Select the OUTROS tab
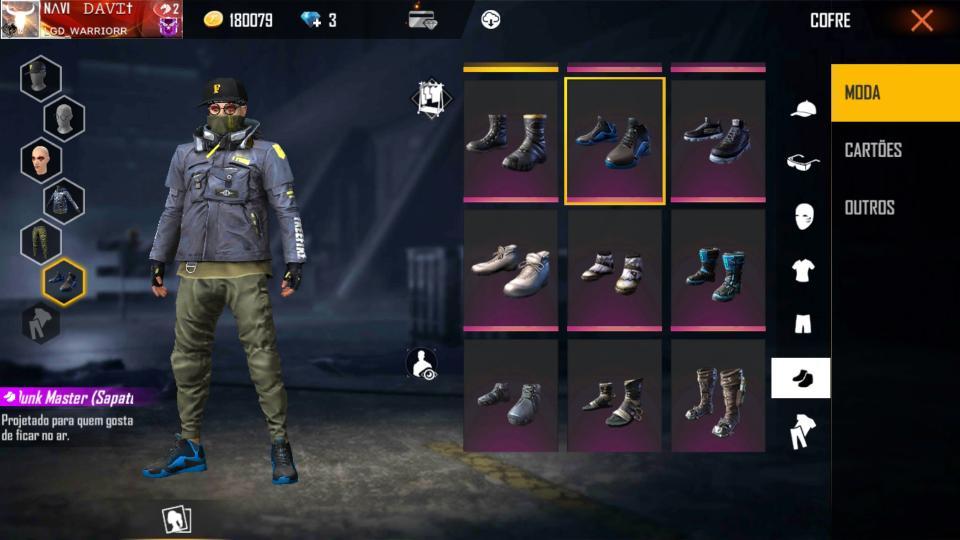The height and width of the screenshot is (540, 960). coord(894,208)
